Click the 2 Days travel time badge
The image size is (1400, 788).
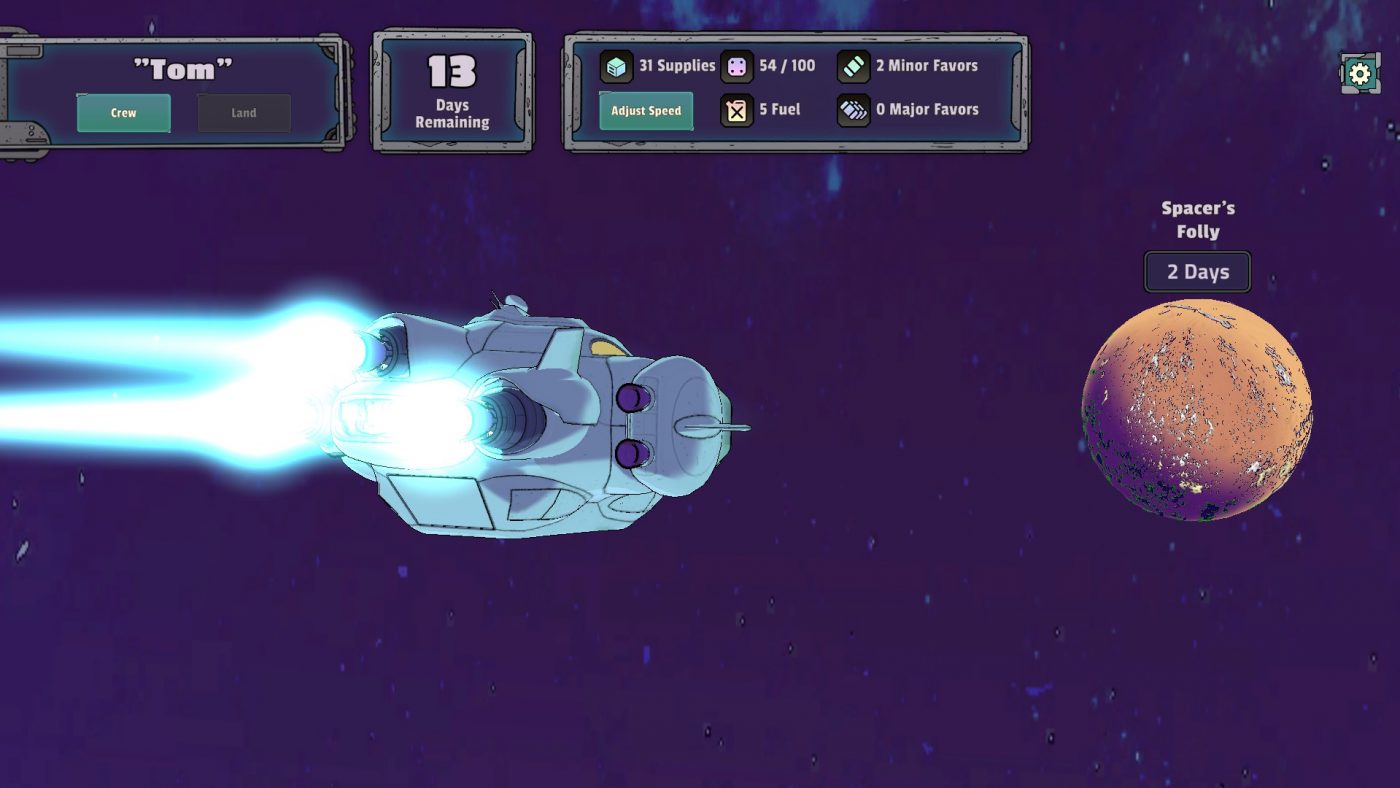click(1196, 271)
